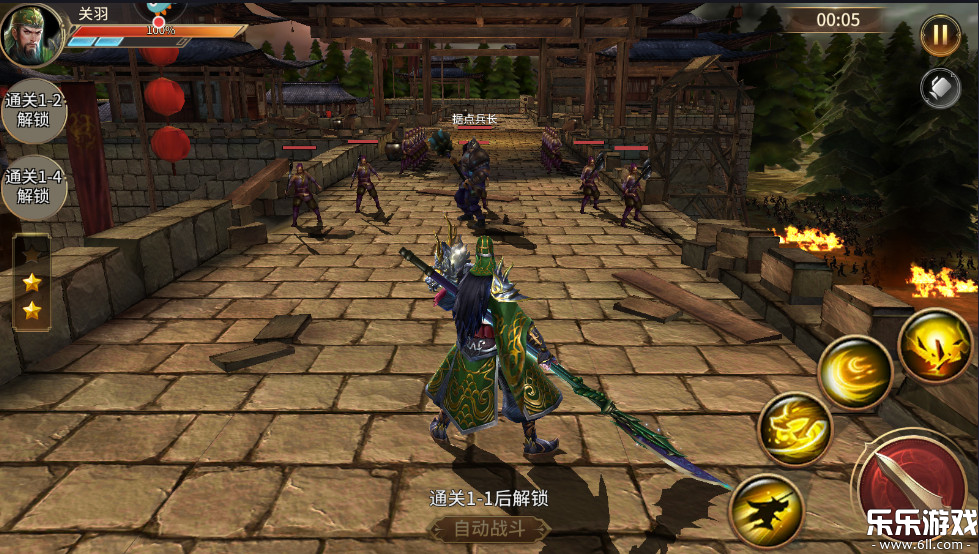Toggle the 自动战斗 auto-battle button
This screenshot has width=979, height=554.
point(489,528)
